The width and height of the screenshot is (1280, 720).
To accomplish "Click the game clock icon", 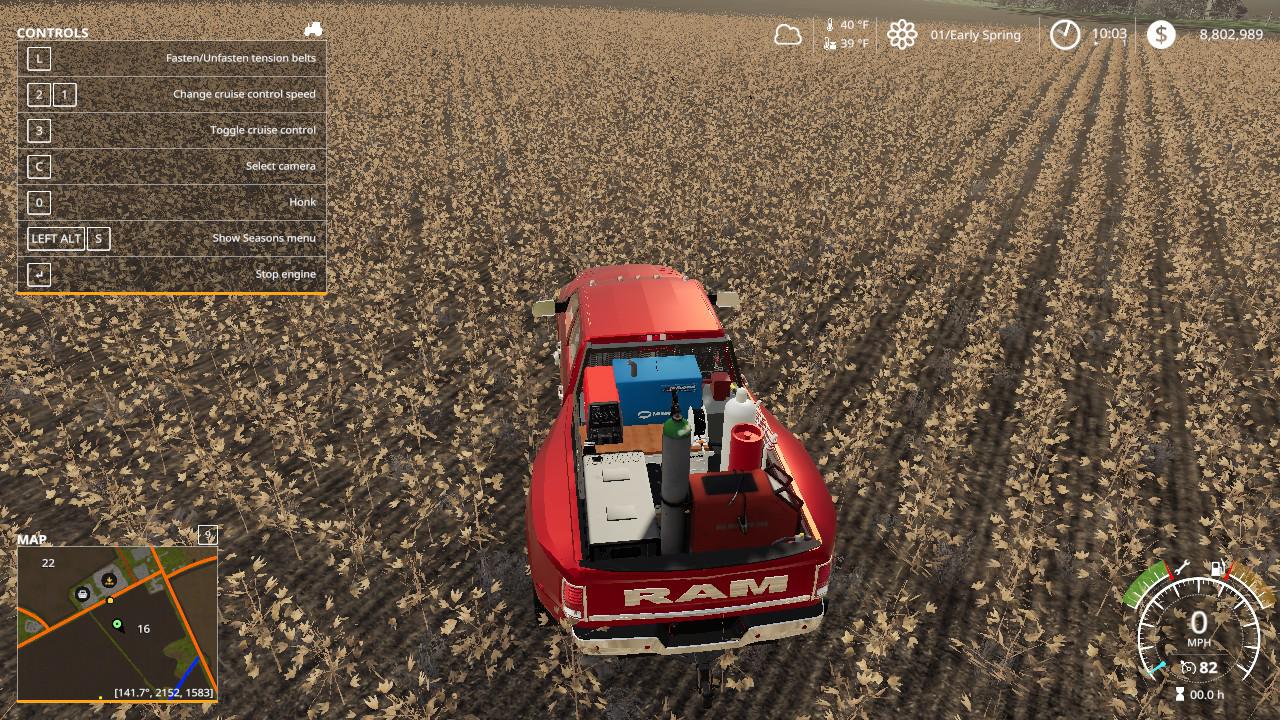I will (x=1065, y=35).
